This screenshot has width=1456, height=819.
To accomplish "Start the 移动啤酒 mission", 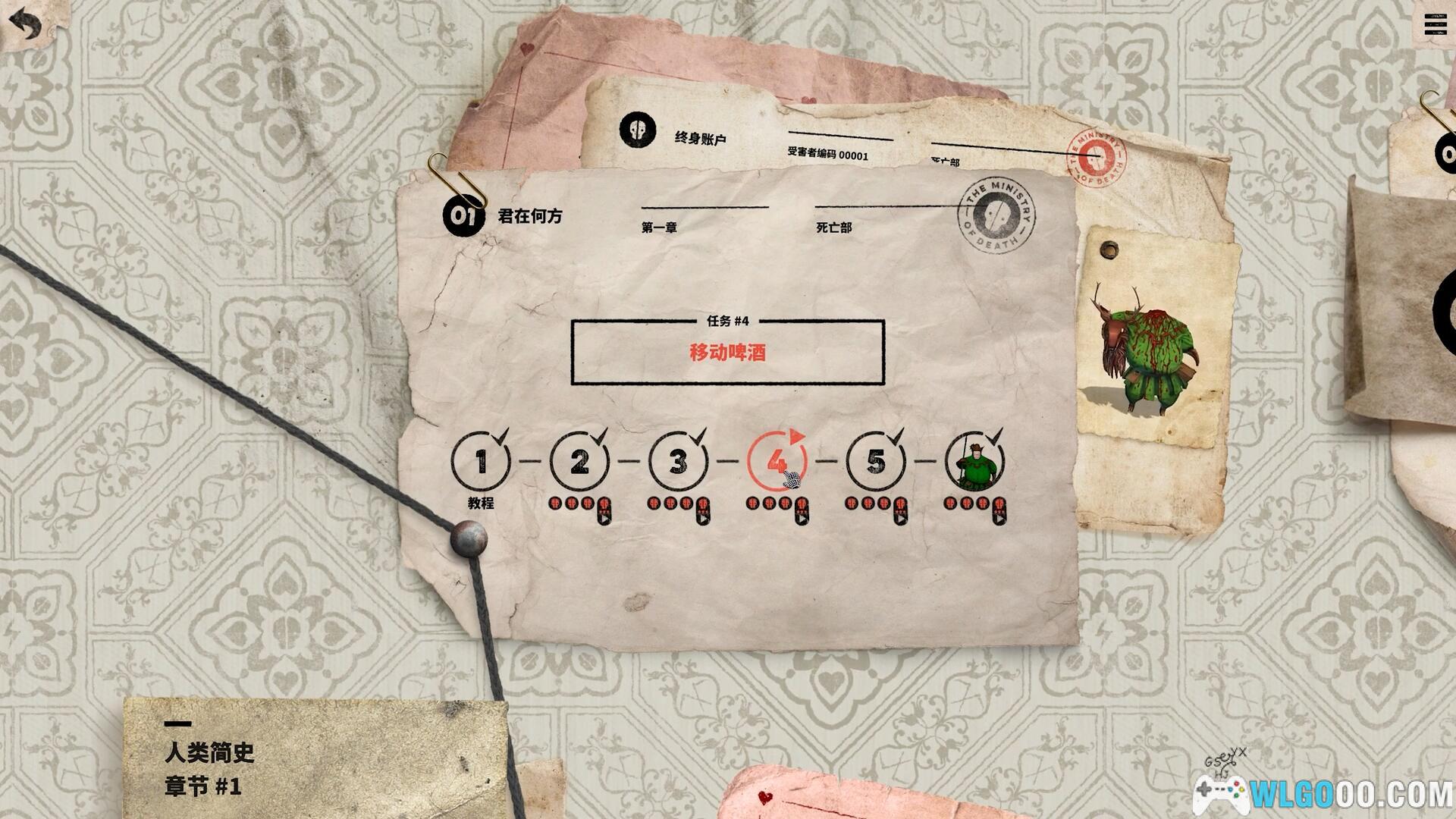I will coord(727,353).
